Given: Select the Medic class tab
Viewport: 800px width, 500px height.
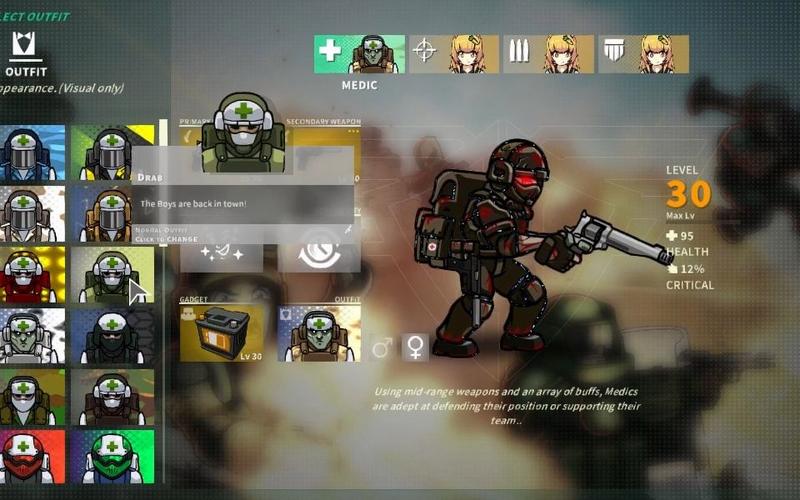Looking at the screenshot, I should 359,54.
